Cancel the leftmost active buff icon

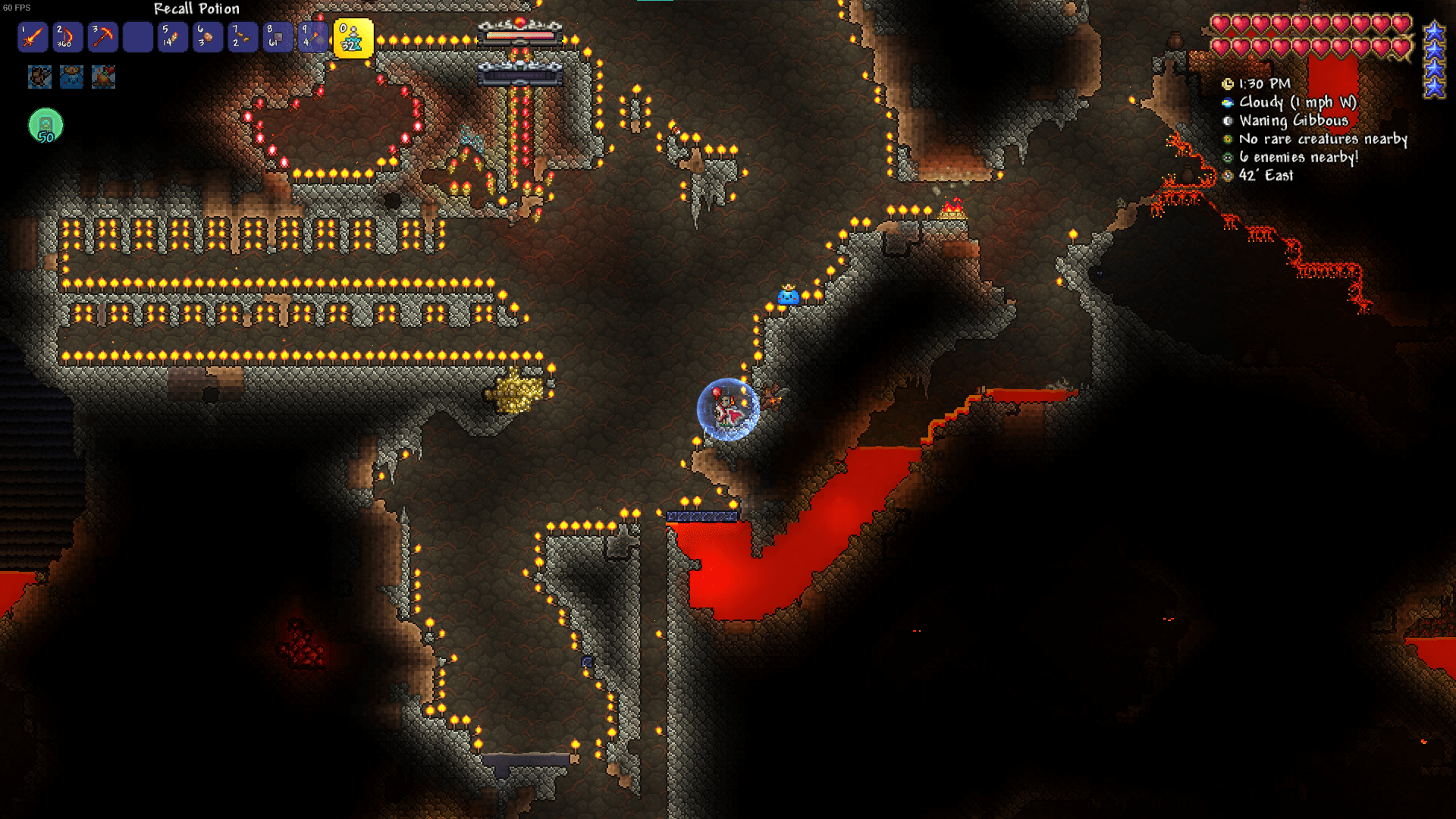[x=39, y=77]
